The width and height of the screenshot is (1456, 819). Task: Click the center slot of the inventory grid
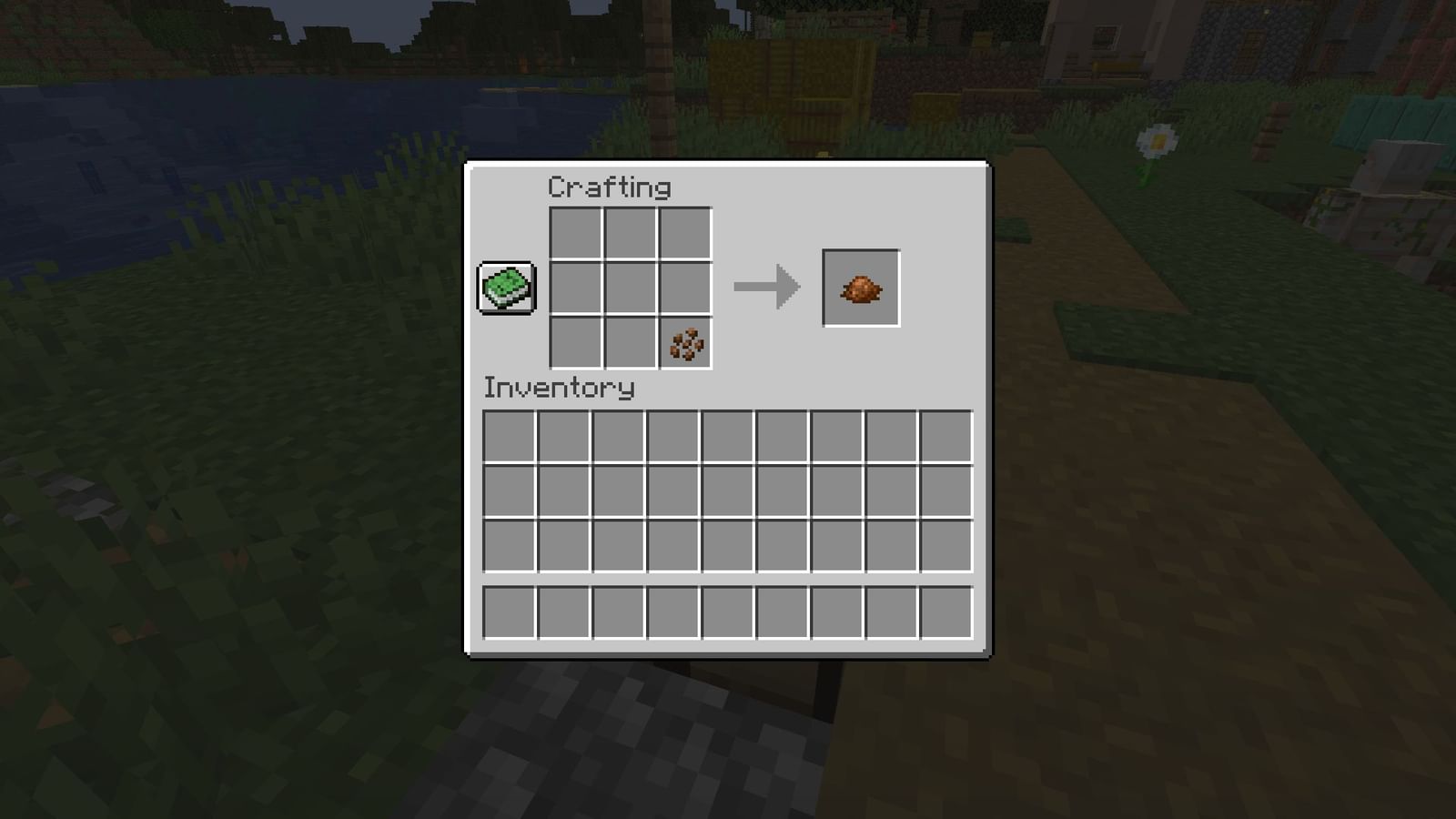(x=729, y=491)
